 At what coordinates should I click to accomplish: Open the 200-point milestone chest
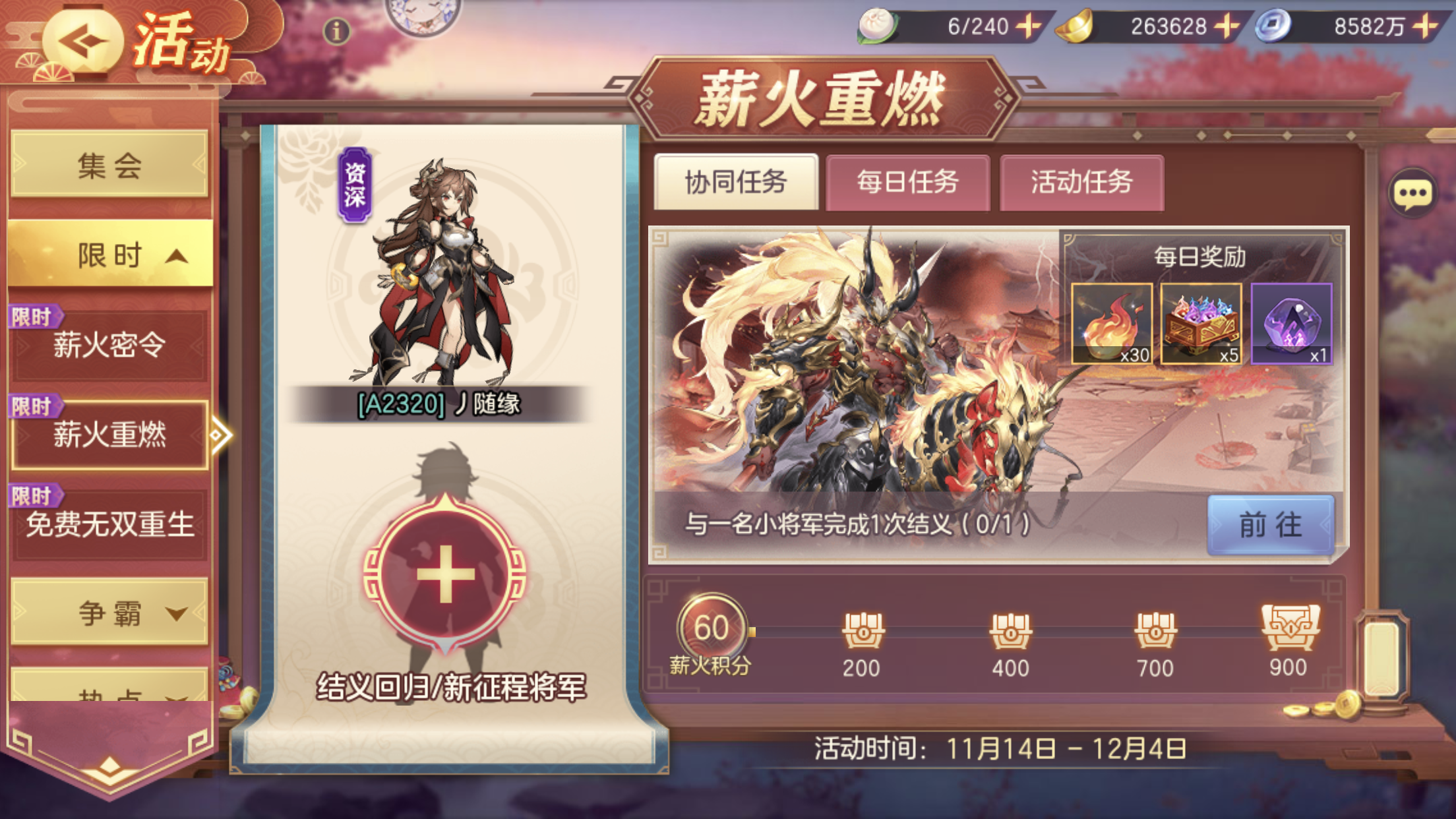coord(864,630)
